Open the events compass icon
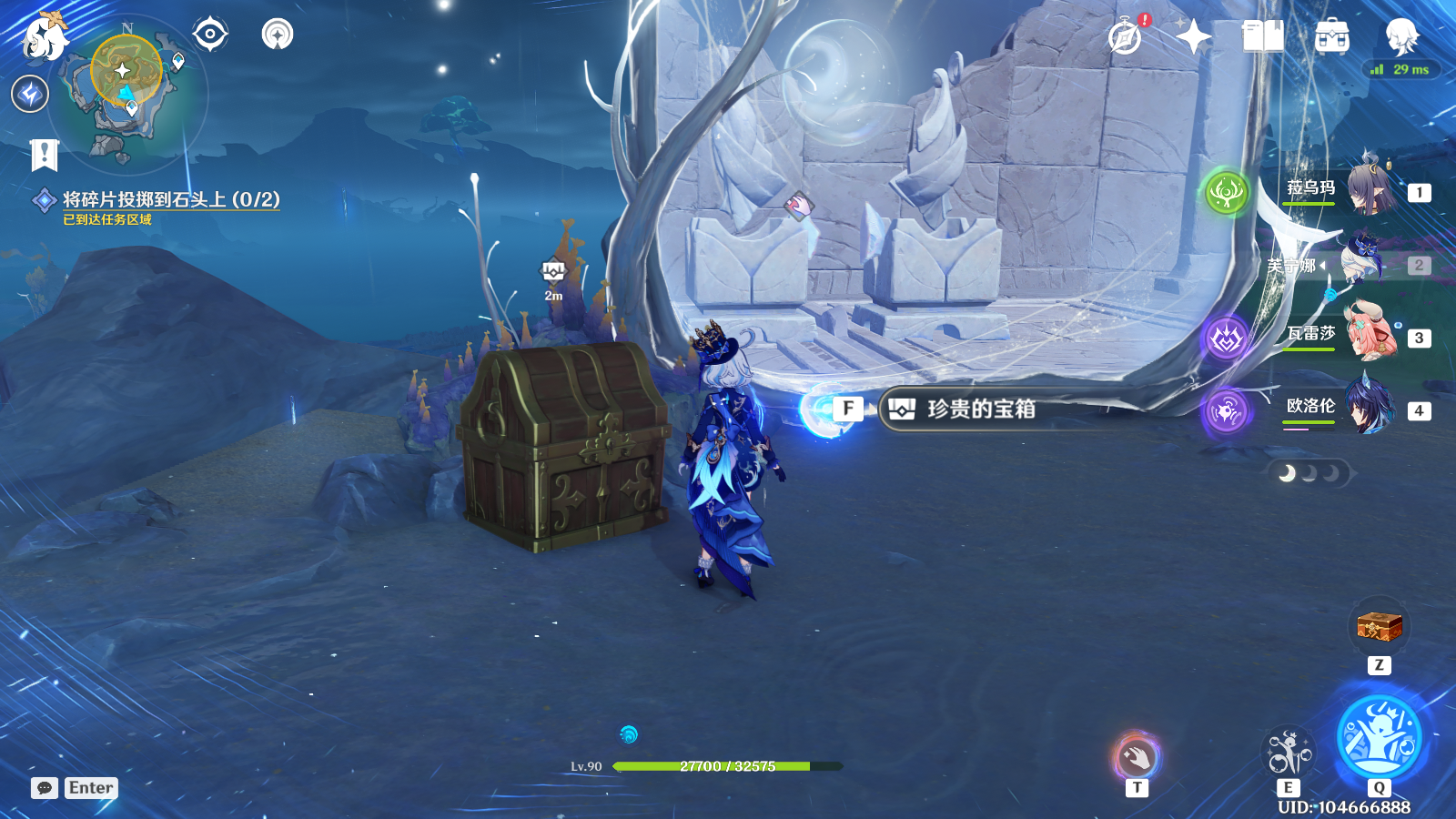 coord(1126,37)
